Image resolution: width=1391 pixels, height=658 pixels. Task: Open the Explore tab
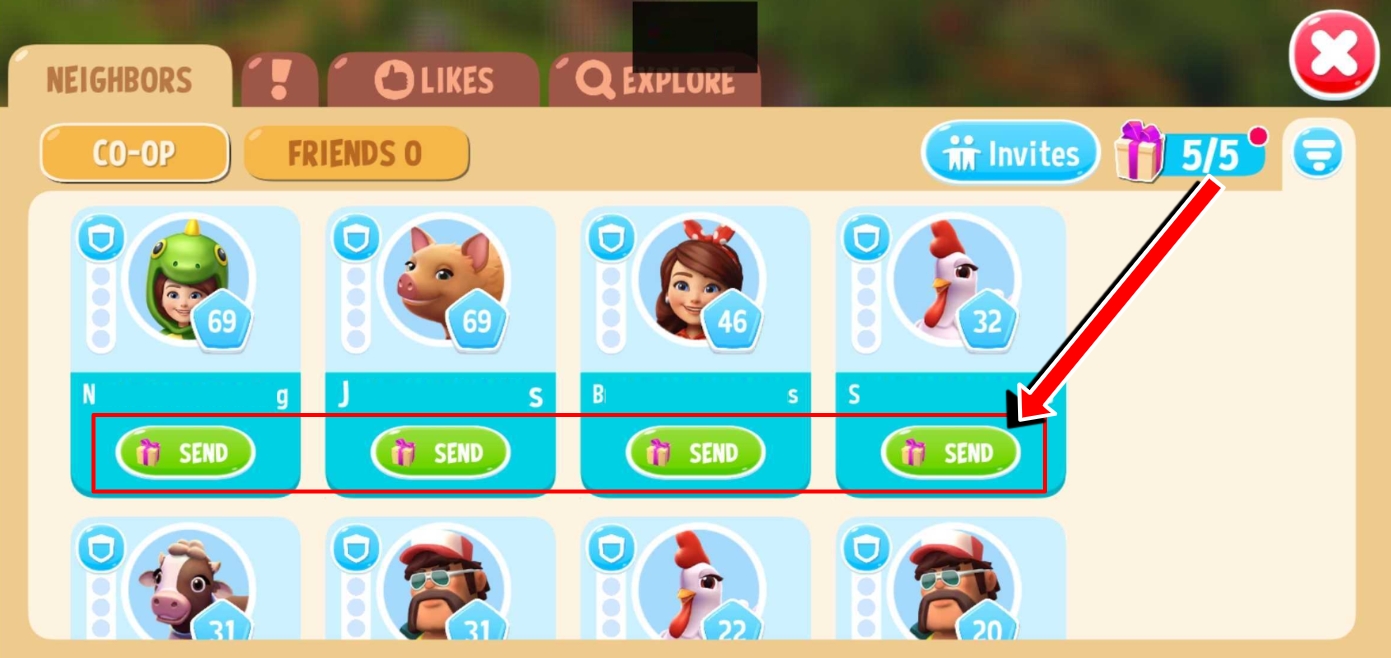tap(655, 81)
